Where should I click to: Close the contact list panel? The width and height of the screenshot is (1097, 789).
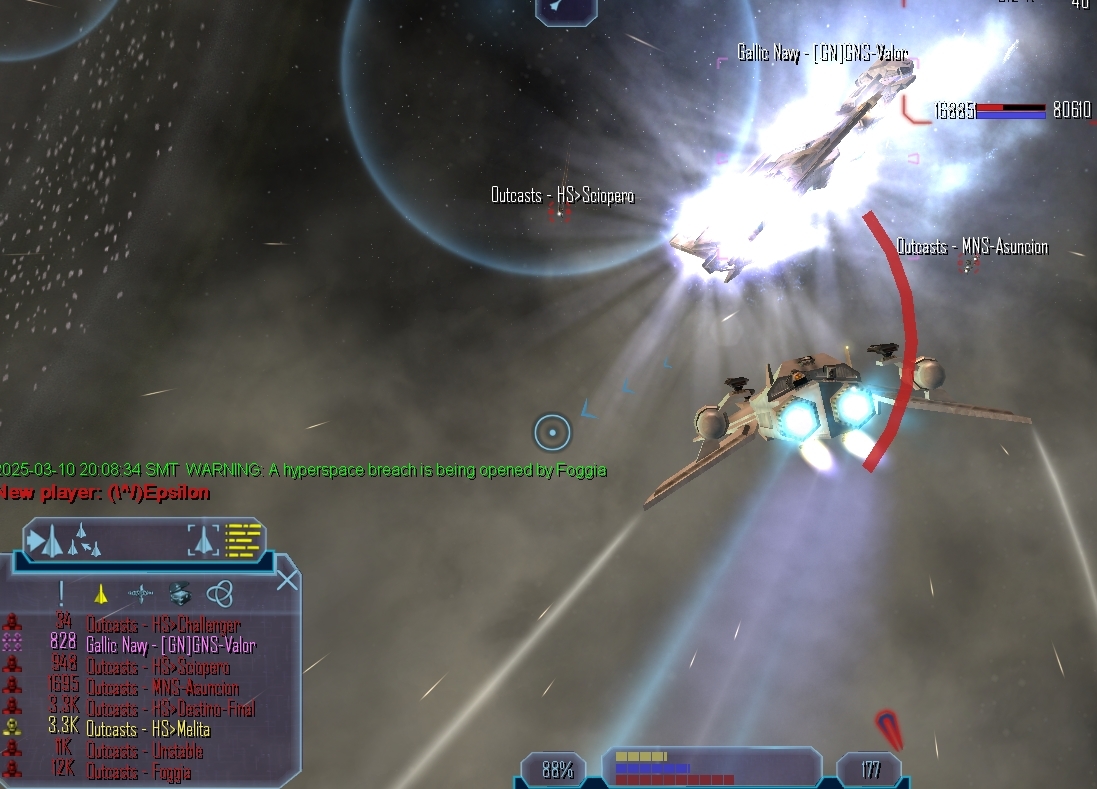287,580
